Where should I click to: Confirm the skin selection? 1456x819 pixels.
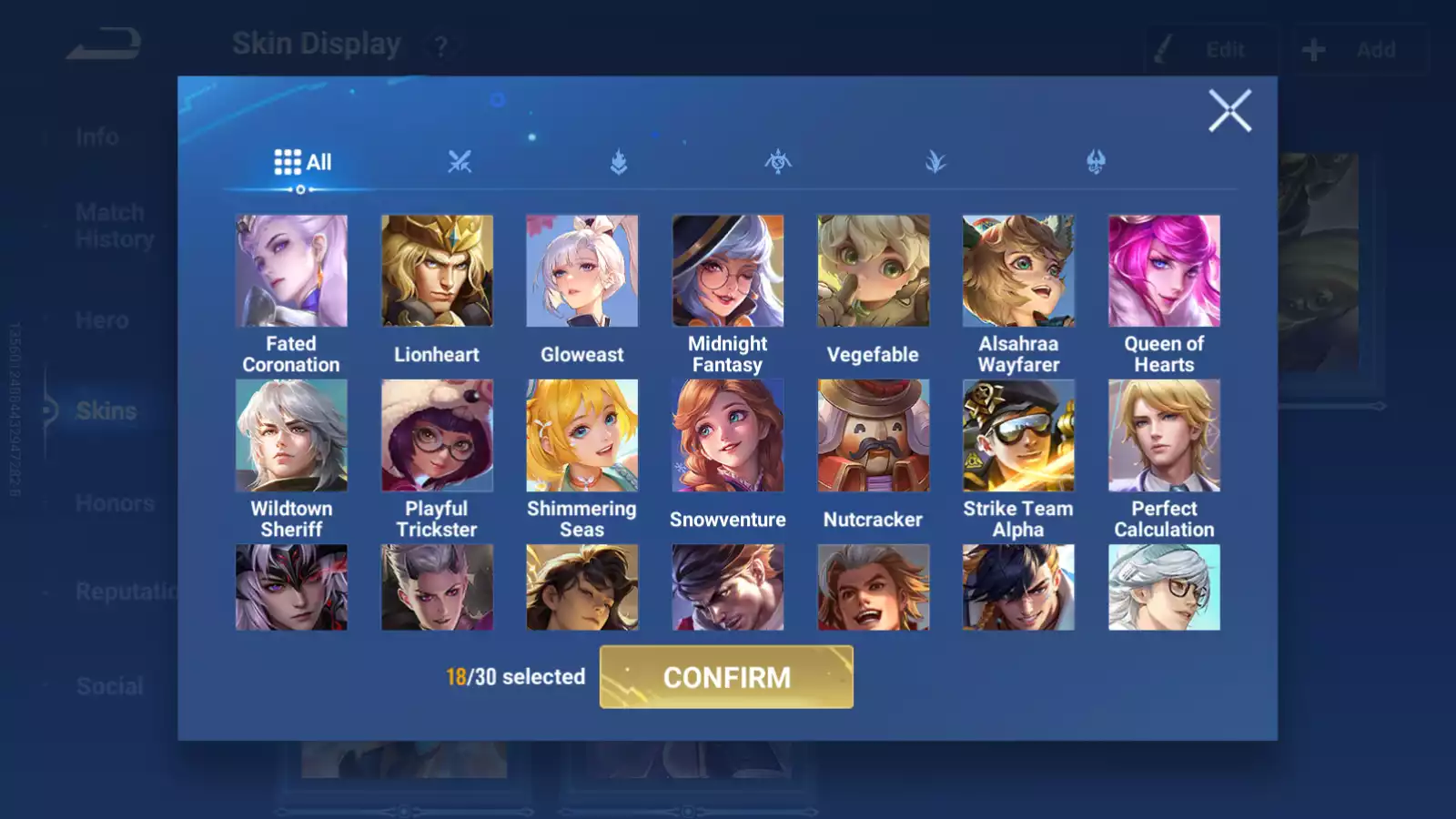pos(726,677)
